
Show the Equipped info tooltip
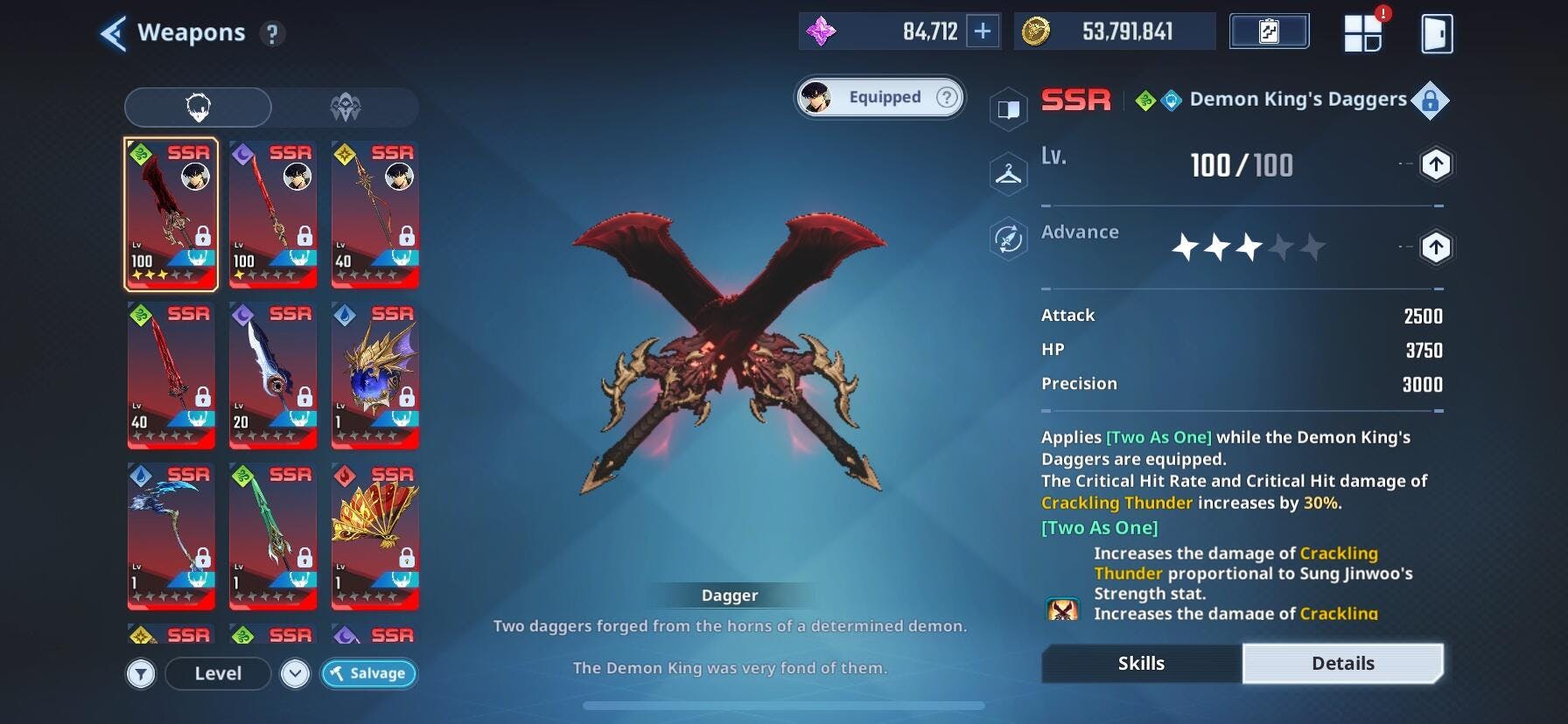coord(947,97)
